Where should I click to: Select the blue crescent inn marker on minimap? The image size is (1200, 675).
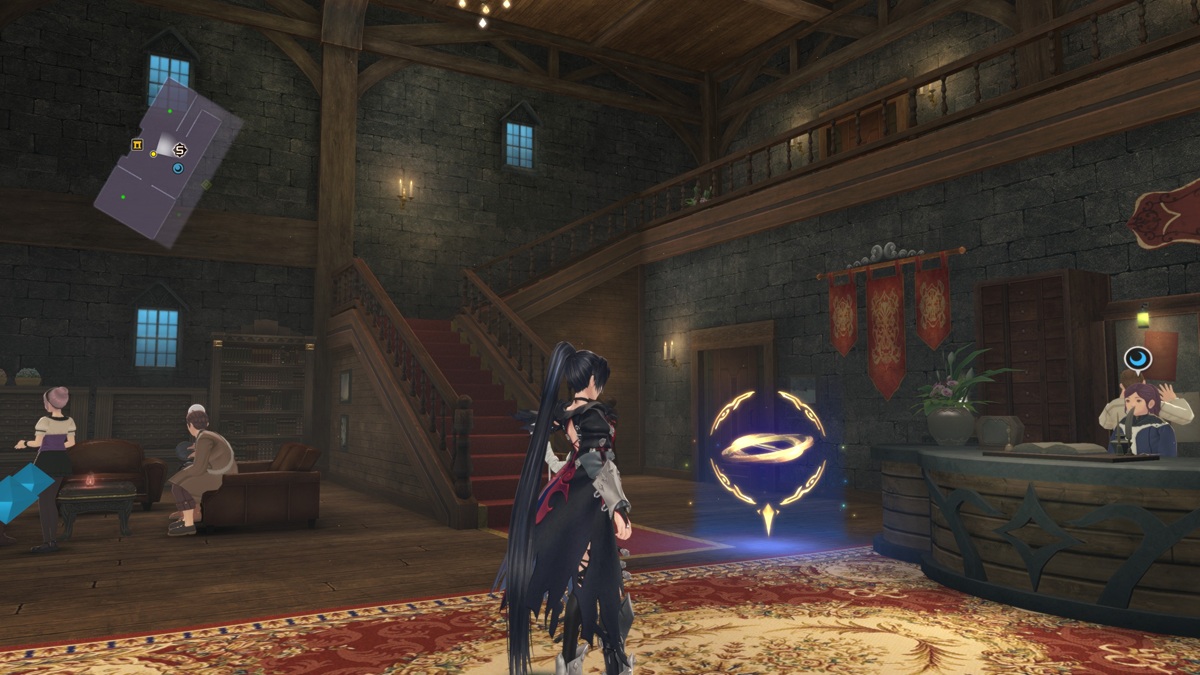point(178,168)
